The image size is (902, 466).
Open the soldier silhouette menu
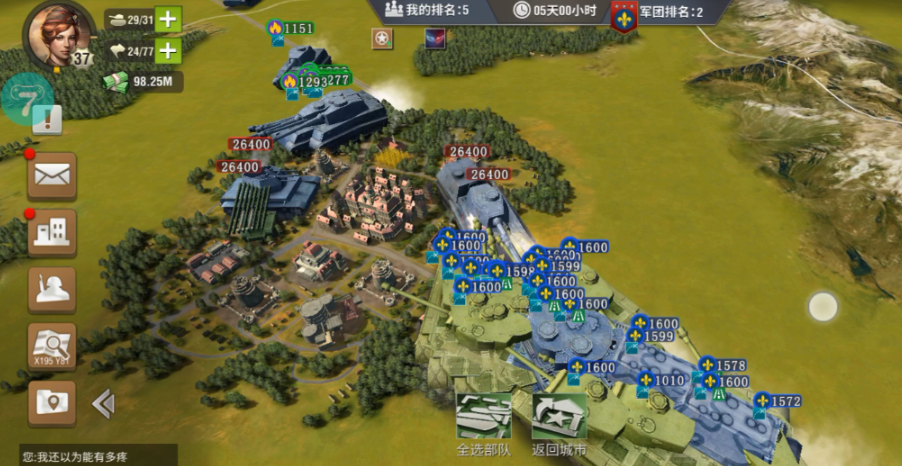click(x=51, y=289)
